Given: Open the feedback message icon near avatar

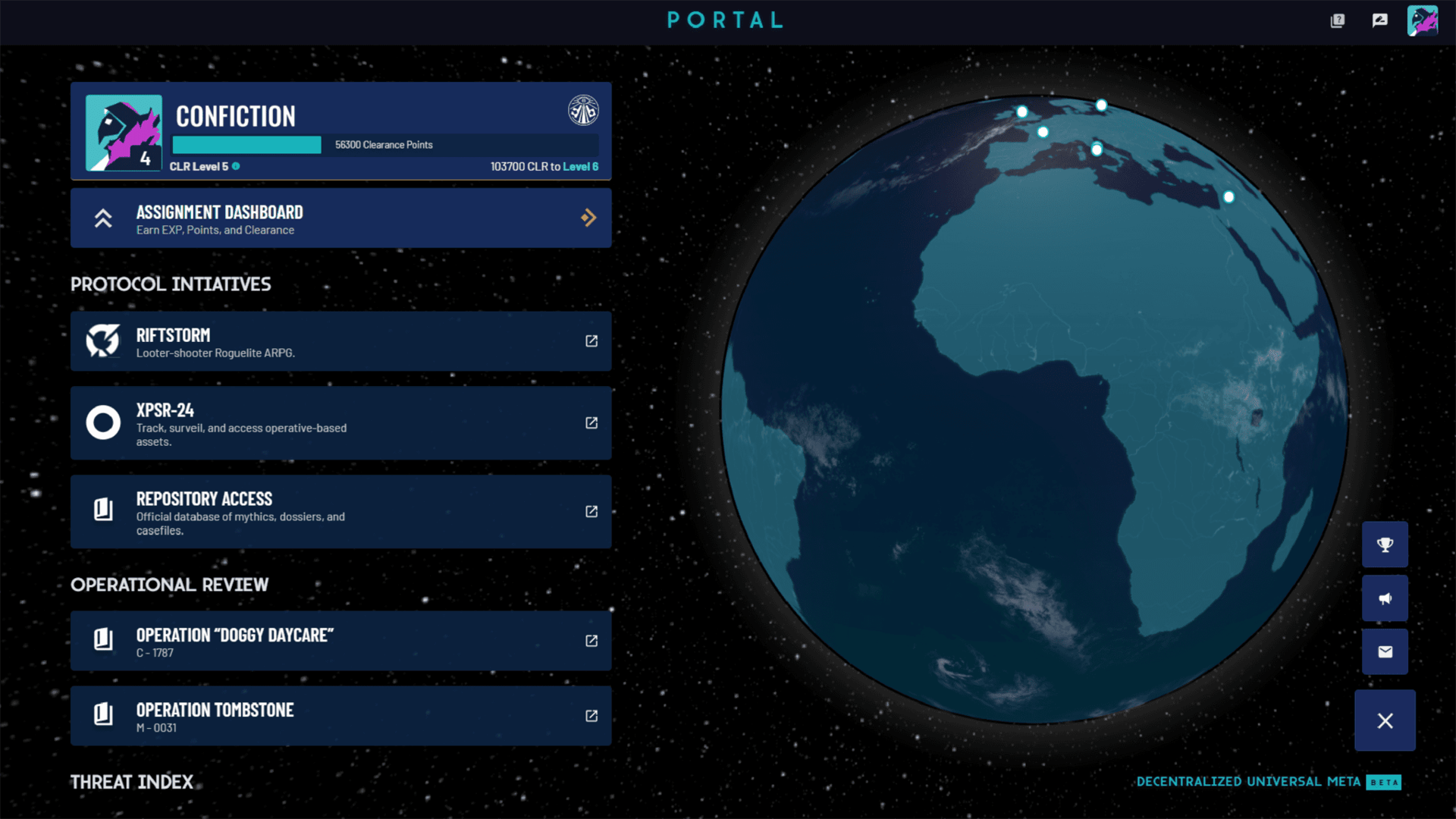Looking at the screenshot, I should 1379,21.
